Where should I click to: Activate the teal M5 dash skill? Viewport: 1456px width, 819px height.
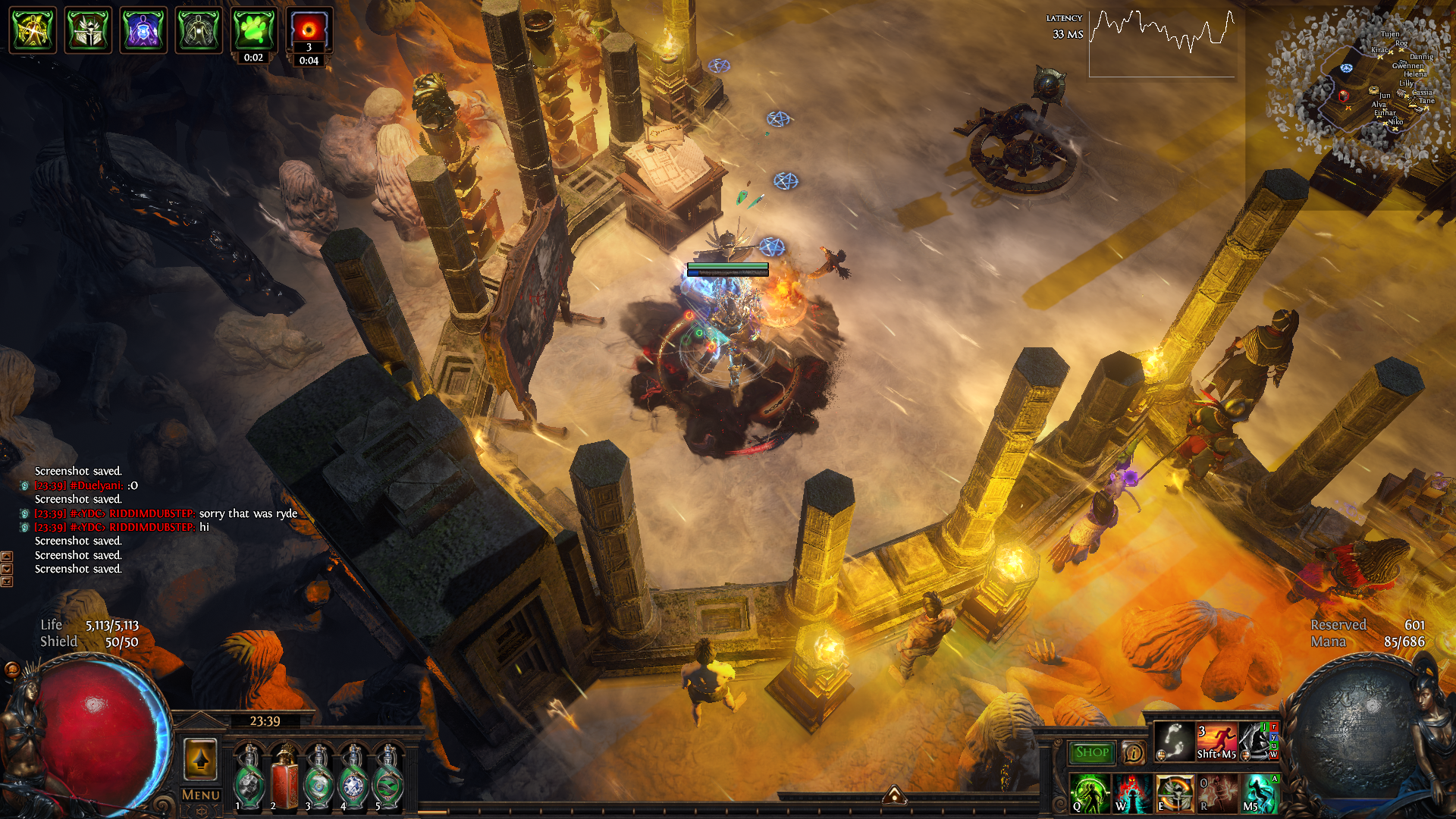tap(1259, 793)
